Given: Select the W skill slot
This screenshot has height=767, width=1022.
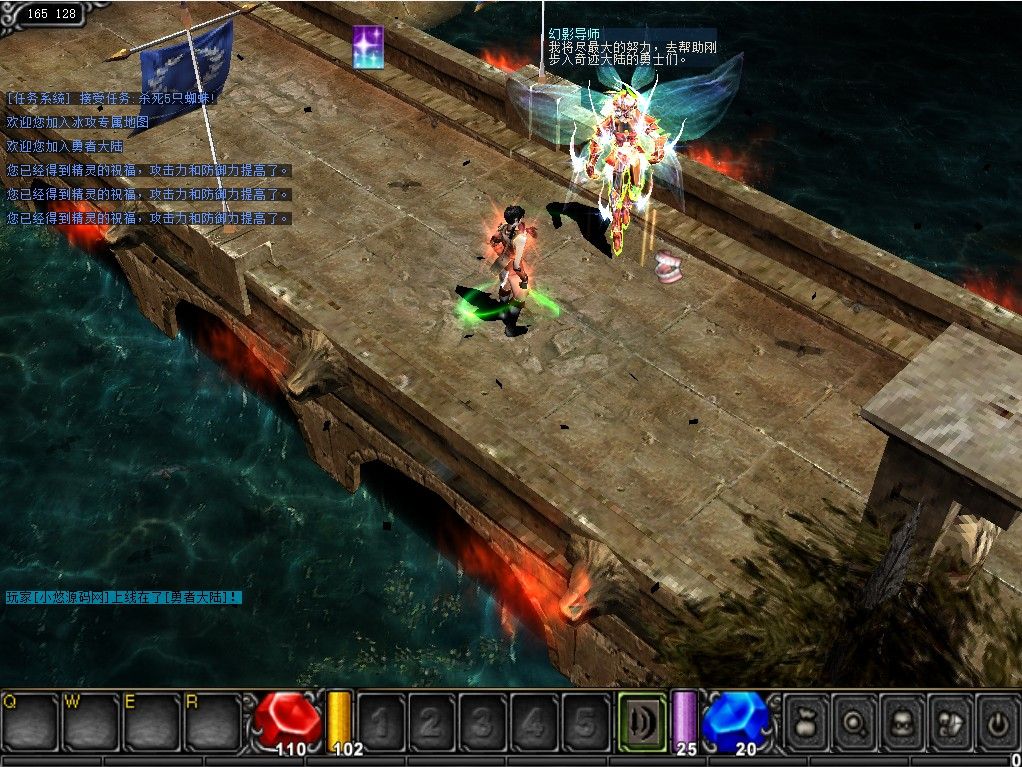Looking at the screenshot, I should [91, 722].
